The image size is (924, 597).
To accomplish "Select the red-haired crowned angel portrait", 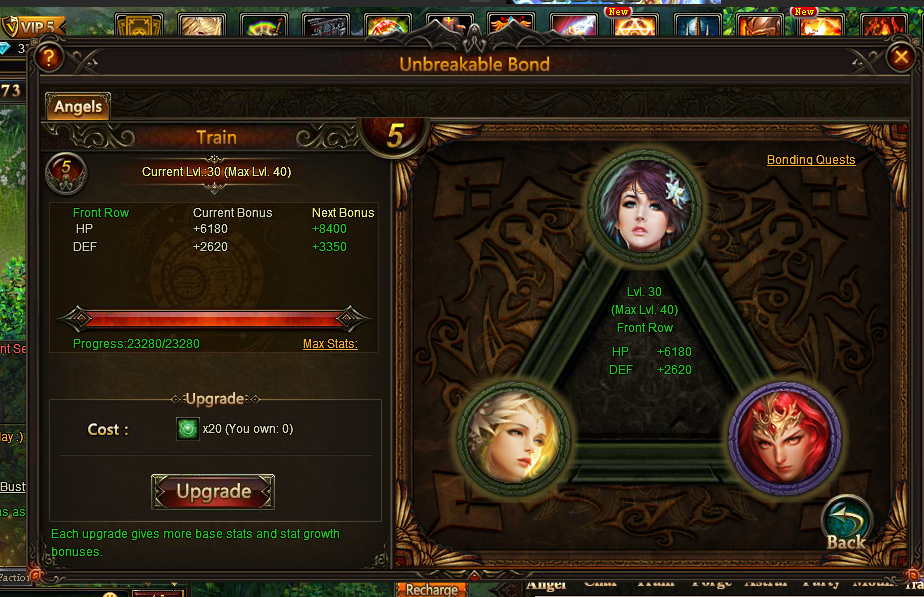I will coord(784,436).
